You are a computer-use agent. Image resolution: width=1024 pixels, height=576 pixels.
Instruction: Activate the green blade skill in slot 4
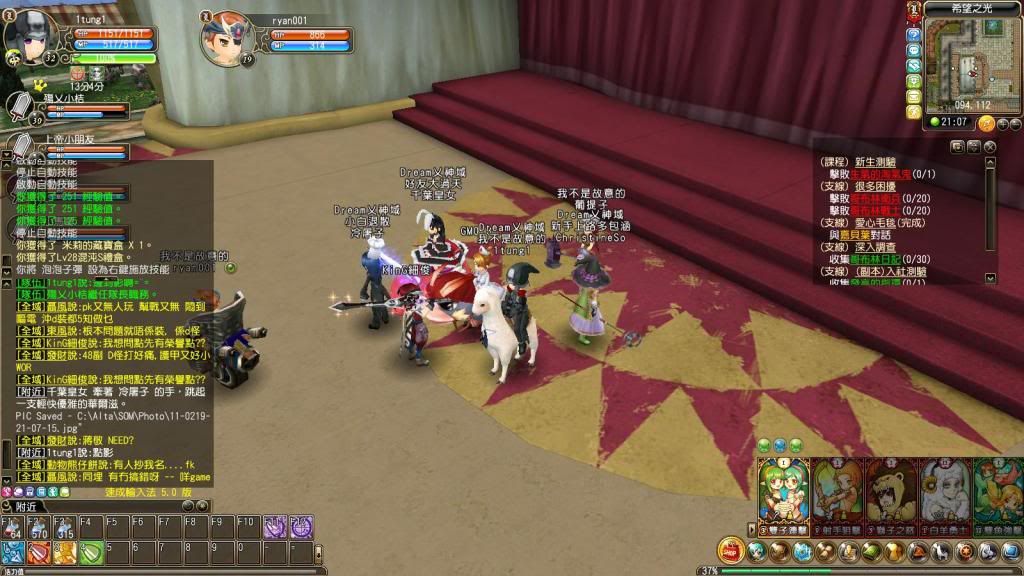91,552
